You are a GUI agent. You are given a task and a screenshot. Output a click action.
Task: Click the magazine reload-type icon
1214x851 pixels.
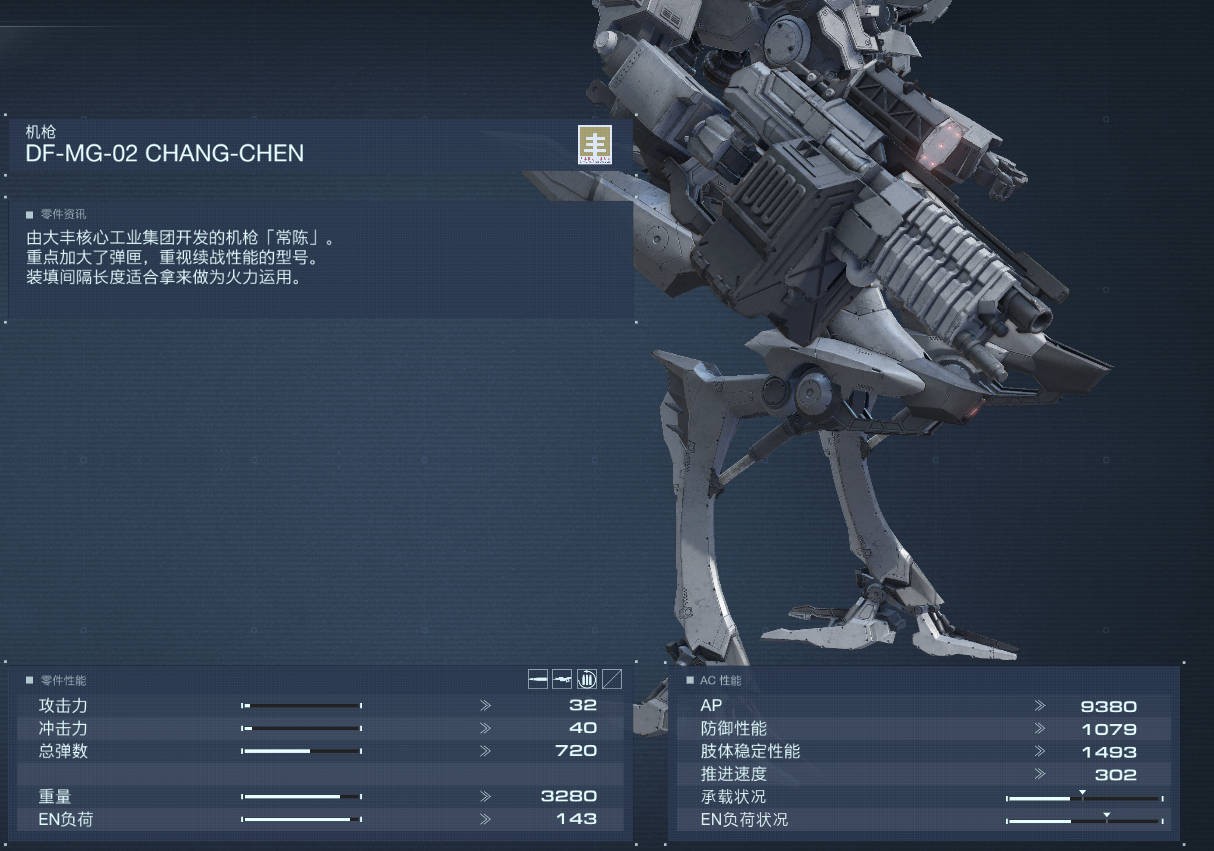[x=587, y=680]
